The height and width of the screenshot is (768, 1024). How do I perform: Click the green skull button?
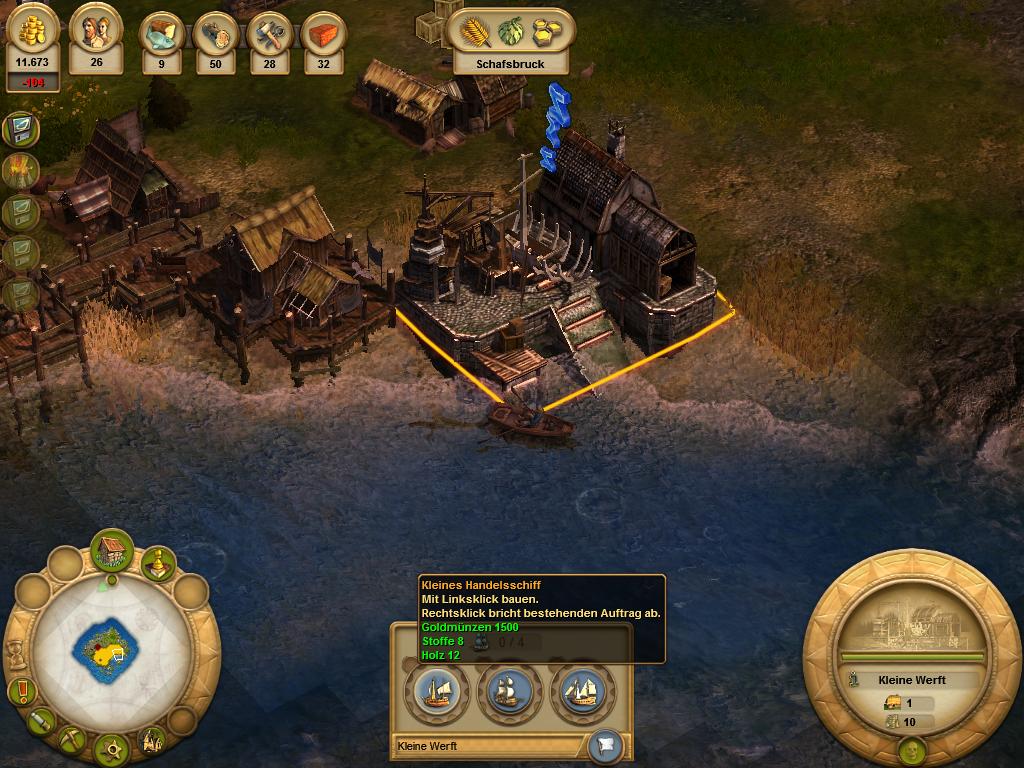click(910, 750)
